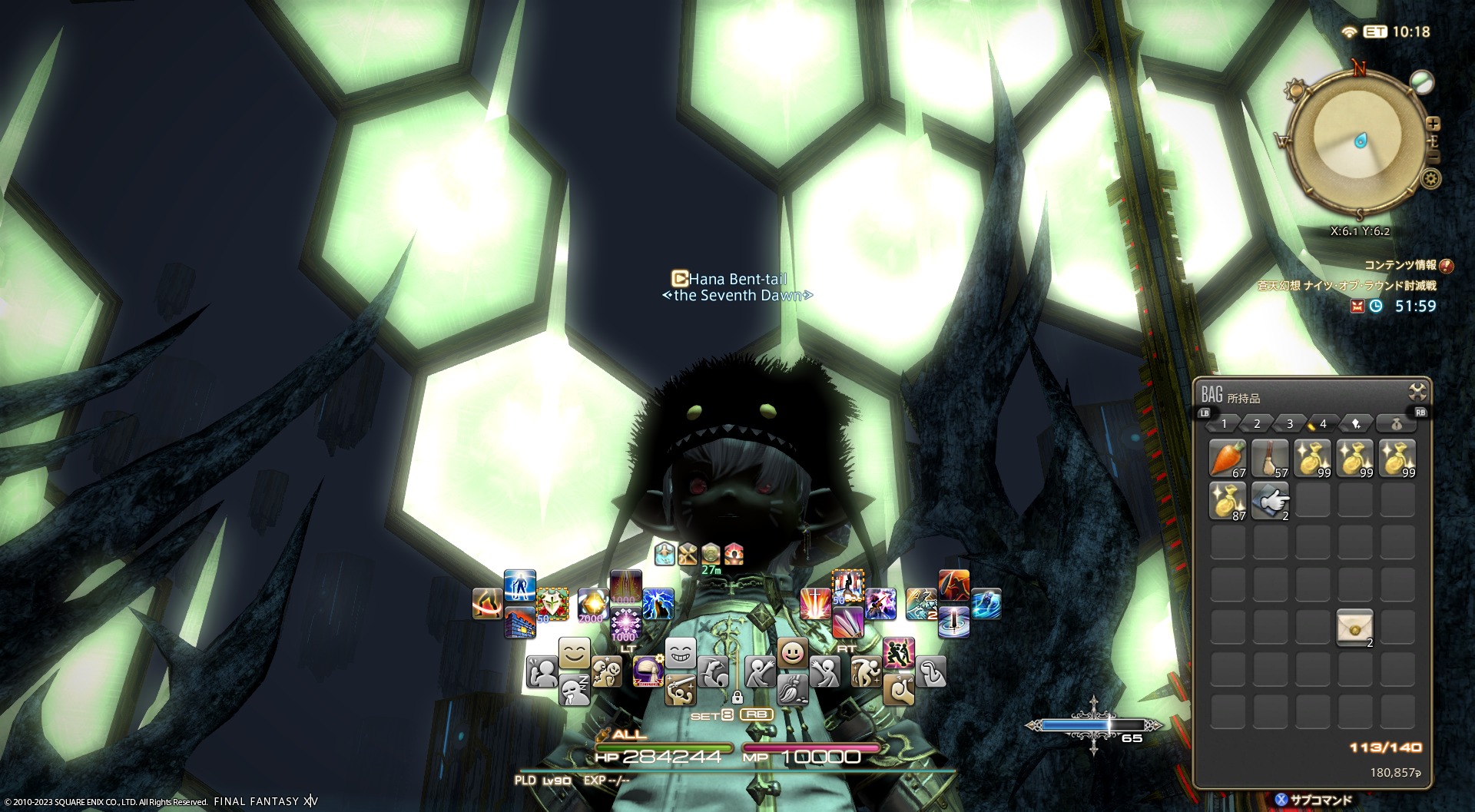This screenshot has width=1475, height=812.
Task: Select the carrot stack of 67
Action: point(1228,458)
